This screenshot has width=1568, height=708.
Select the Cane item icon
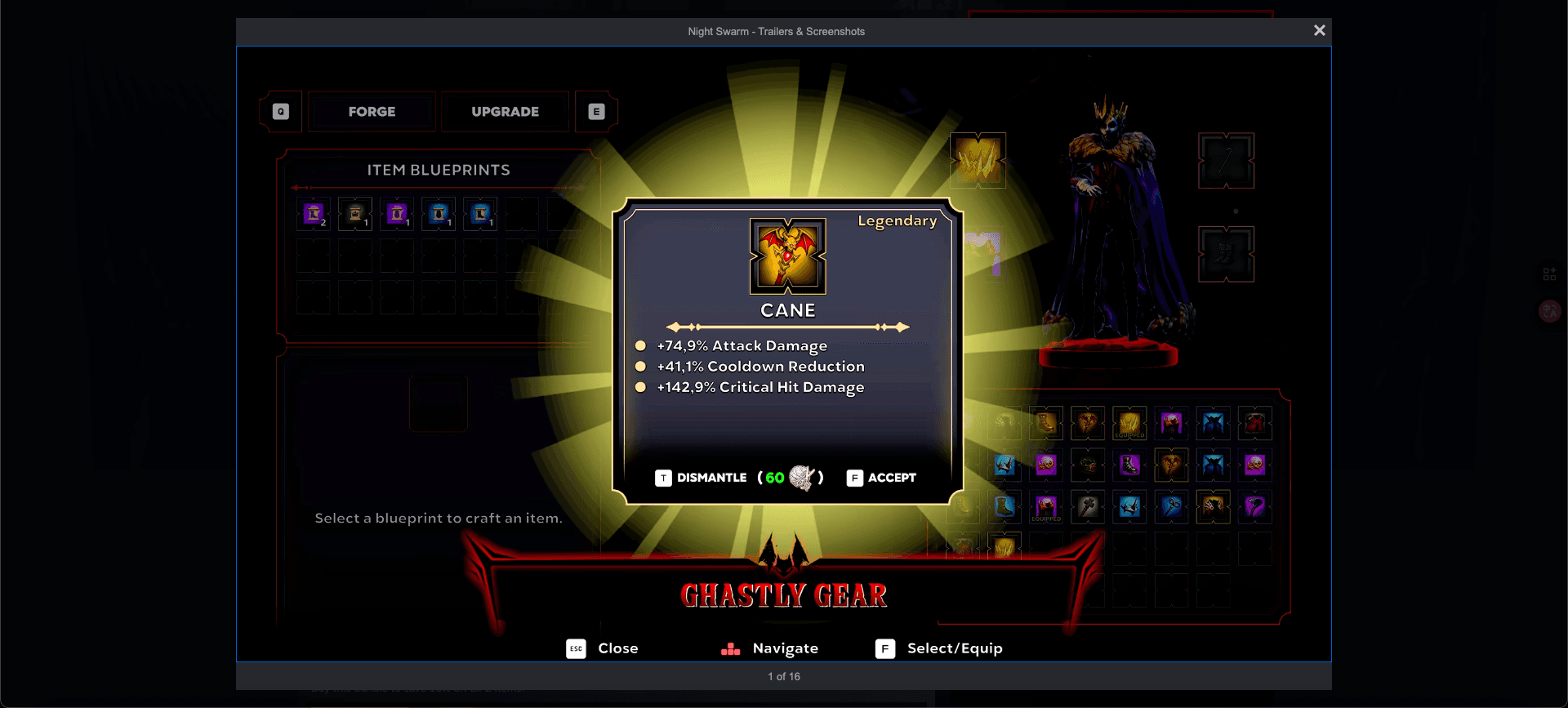pos(787,256)
